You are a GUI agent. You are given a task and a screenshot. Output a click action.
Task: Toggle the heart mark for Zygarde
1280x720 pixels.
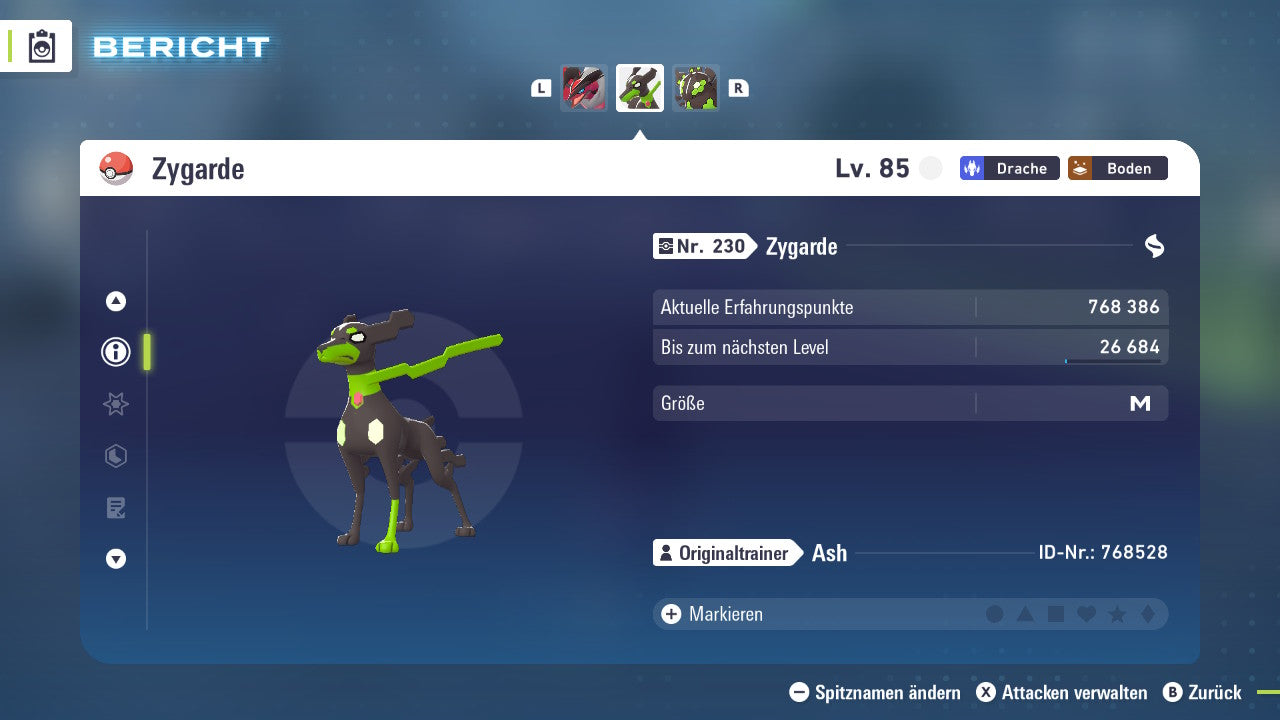coord(1088,614)
